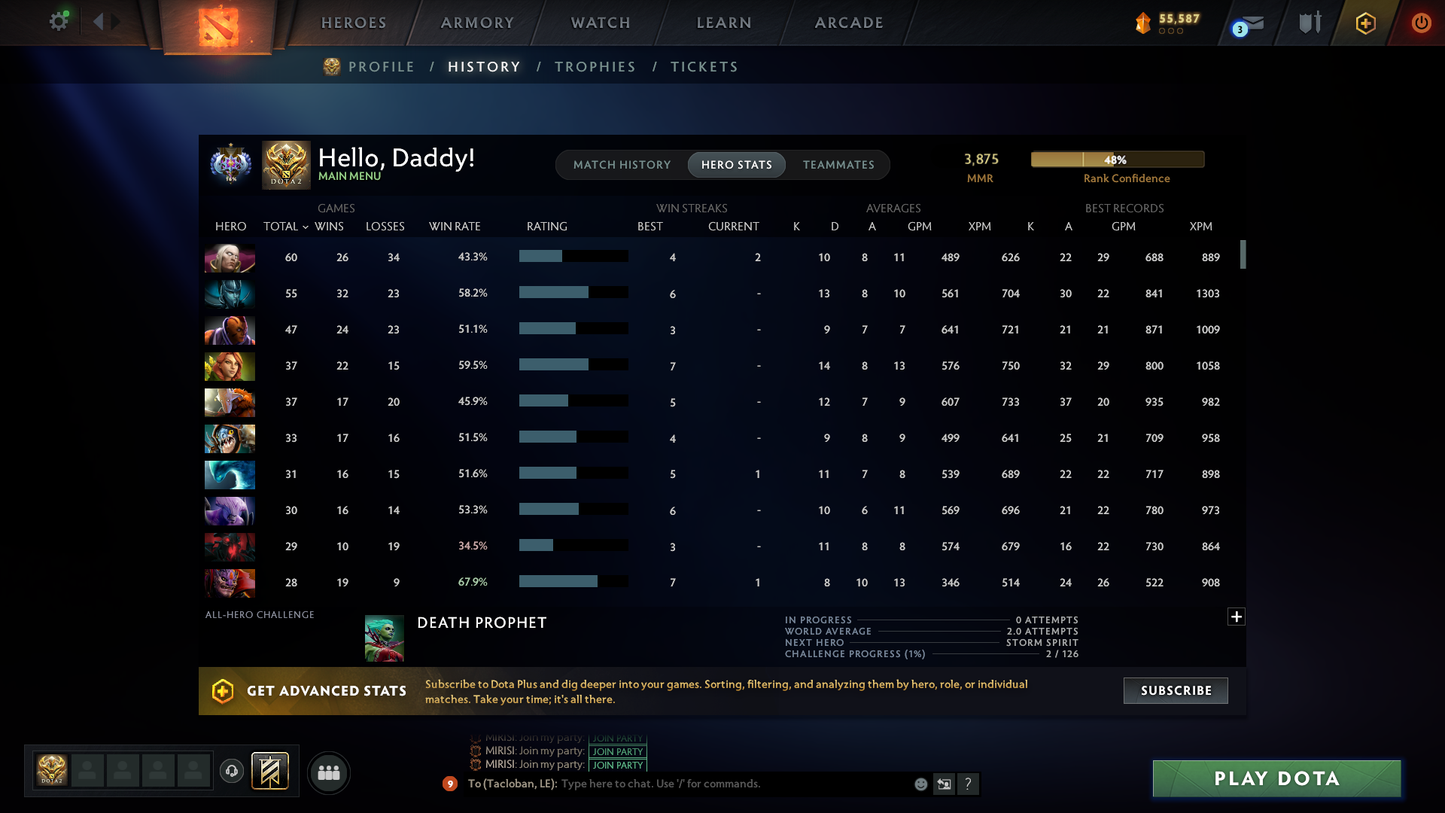This screenshot has width=1445, height=813.
Task: Open the friends/party group icon near party slots
Action: 329,771
